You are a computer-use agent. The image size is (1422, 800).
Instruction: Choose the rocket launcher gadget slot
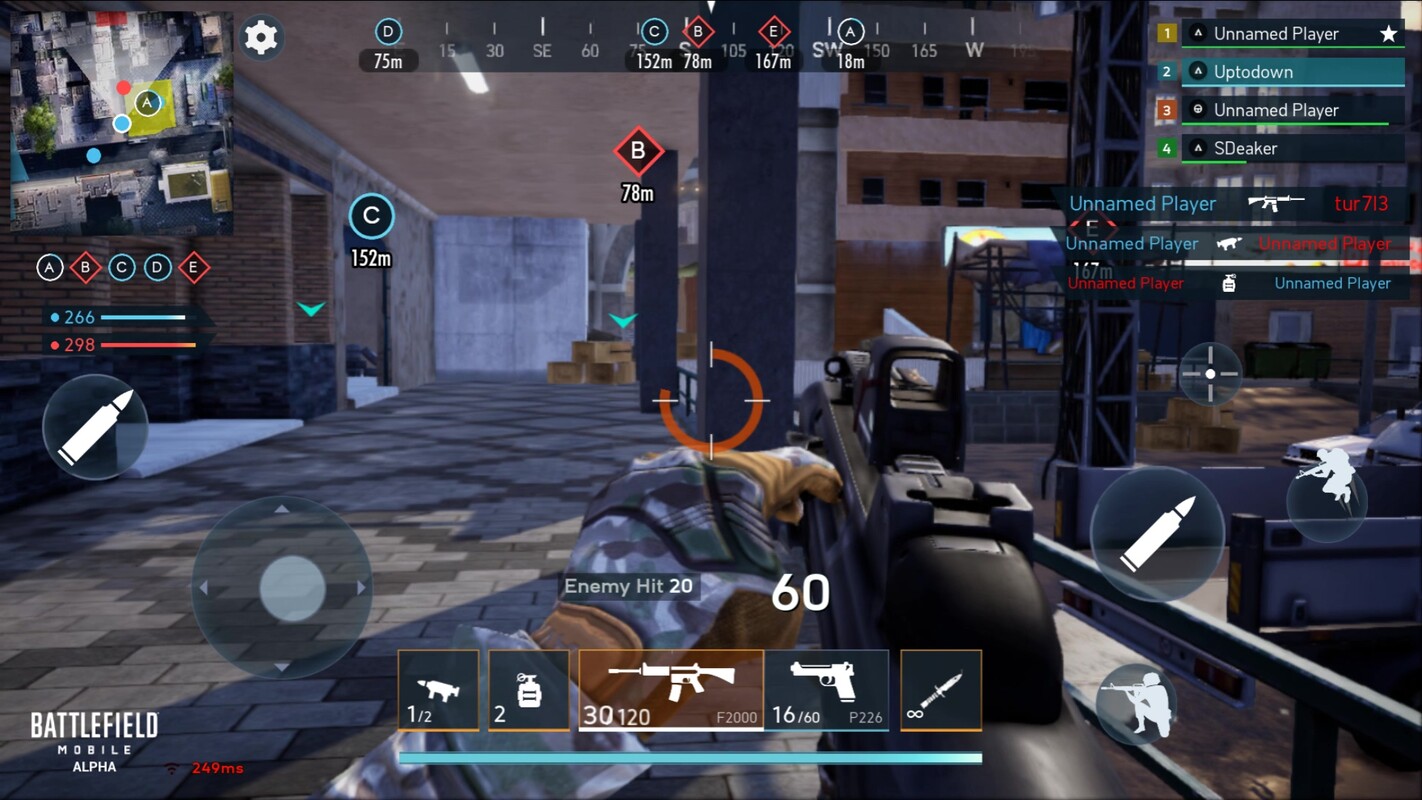coord(438,690)
